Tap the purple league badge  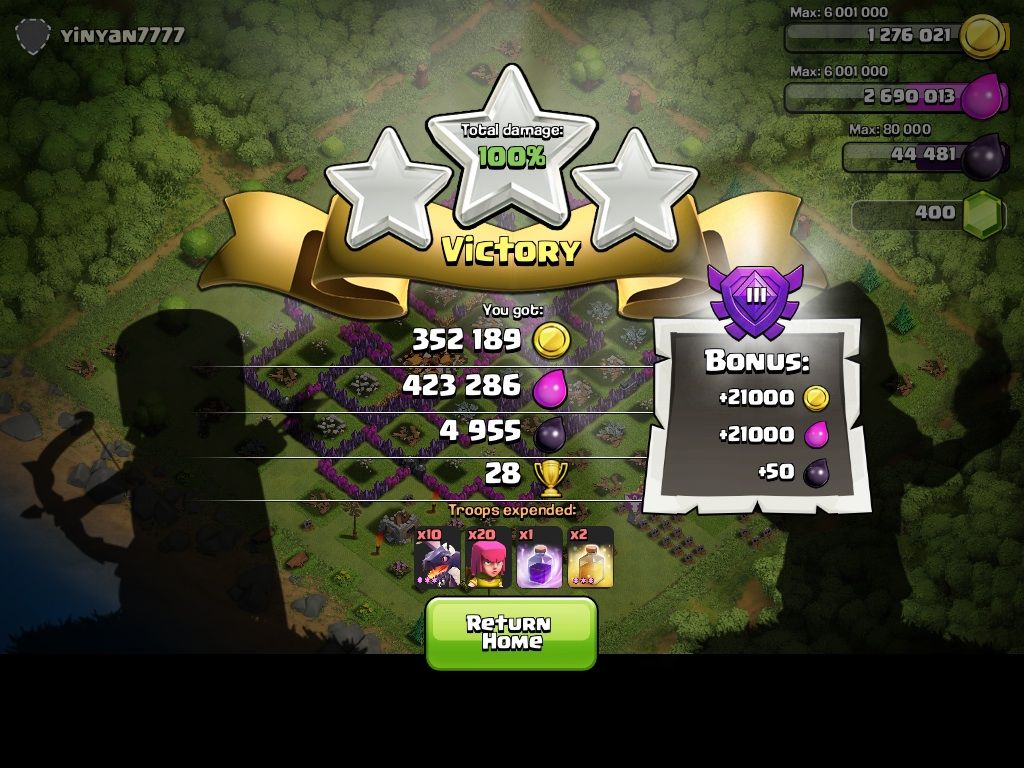756,297
